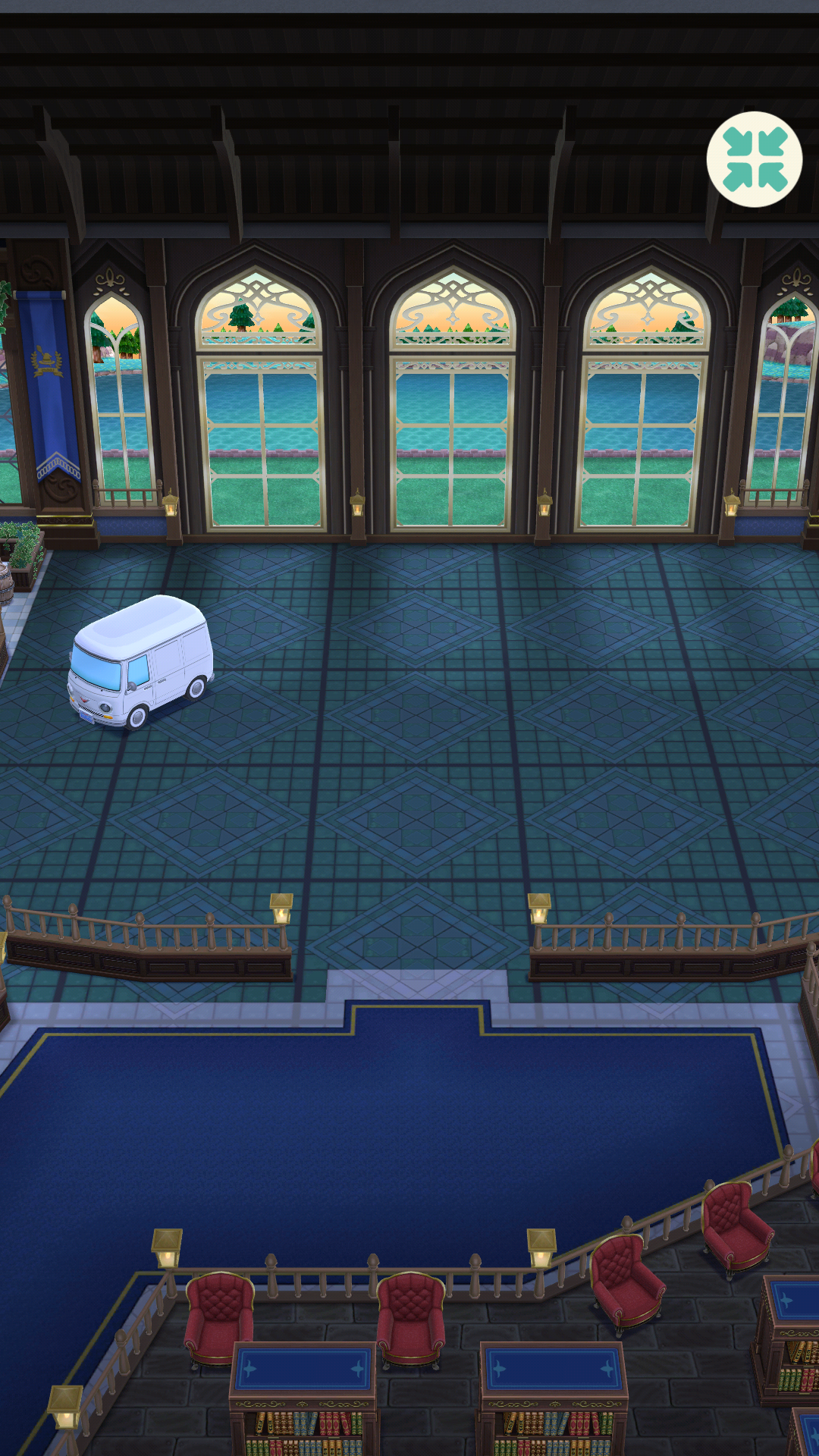The image size is (819, 1456).
Task: Tap the round collapse-arrows view button
Action: (x=754, y=159)
